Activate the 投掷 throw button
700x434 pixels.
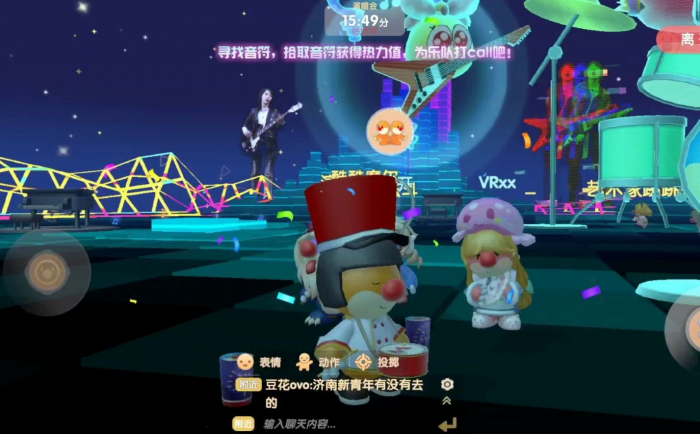(376, 362)
